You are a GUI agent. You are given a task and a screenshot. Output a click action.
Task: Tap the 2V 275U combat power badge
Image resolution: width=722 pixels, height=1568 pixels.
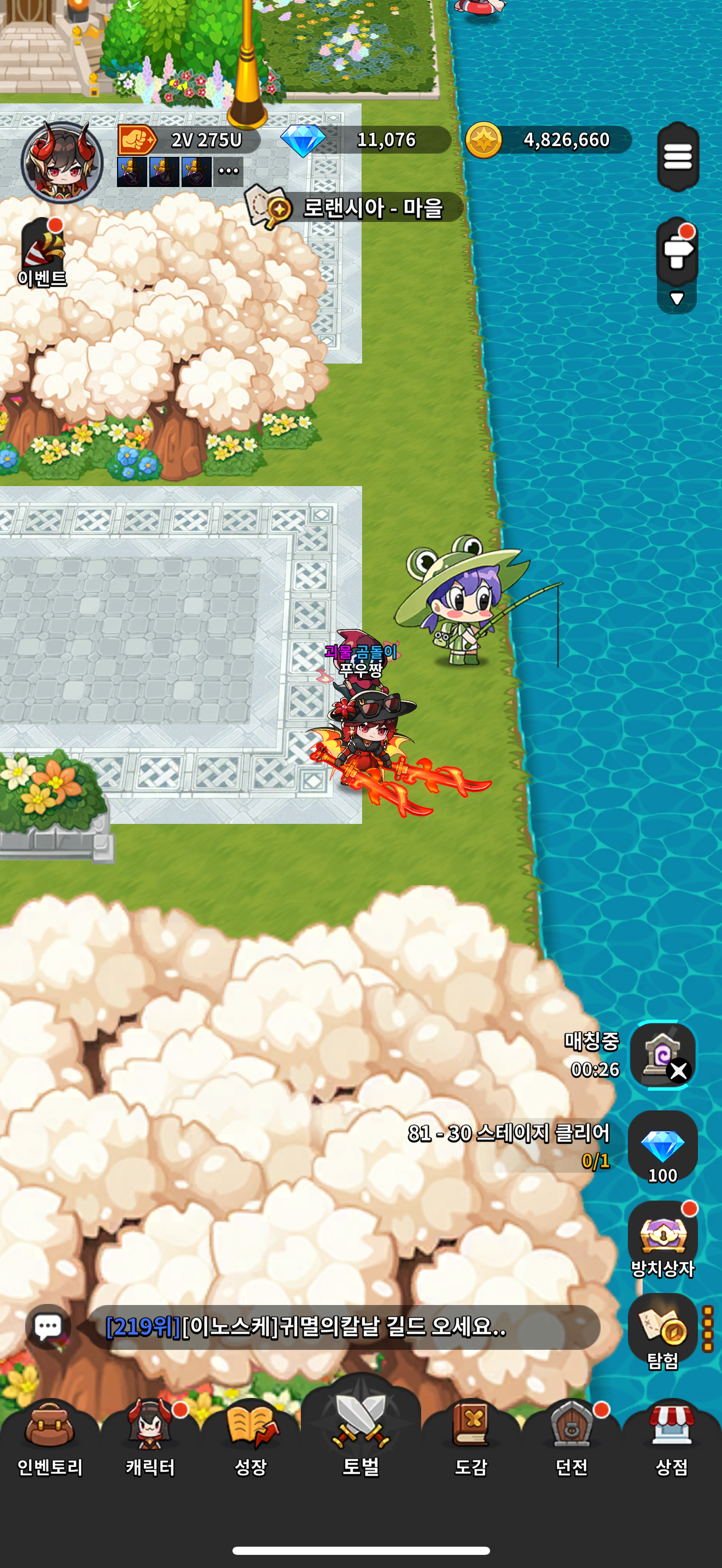189,140
